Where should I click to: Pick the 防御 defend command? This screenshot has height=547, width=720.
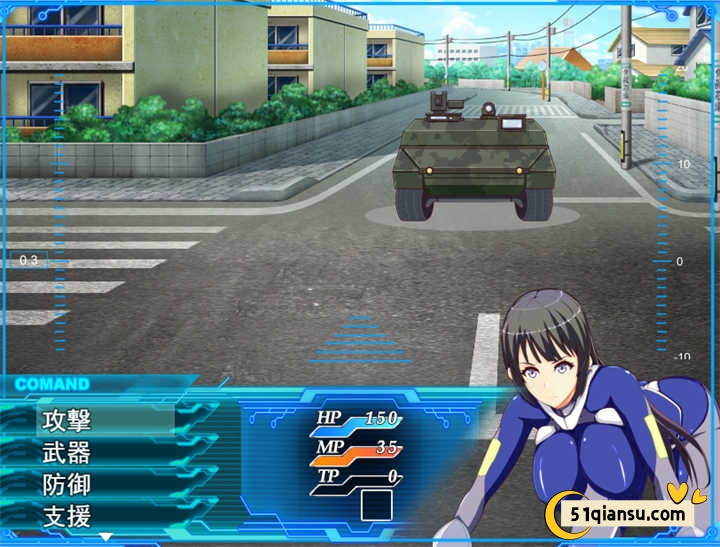pyautogui.click(x=68, y=485)
